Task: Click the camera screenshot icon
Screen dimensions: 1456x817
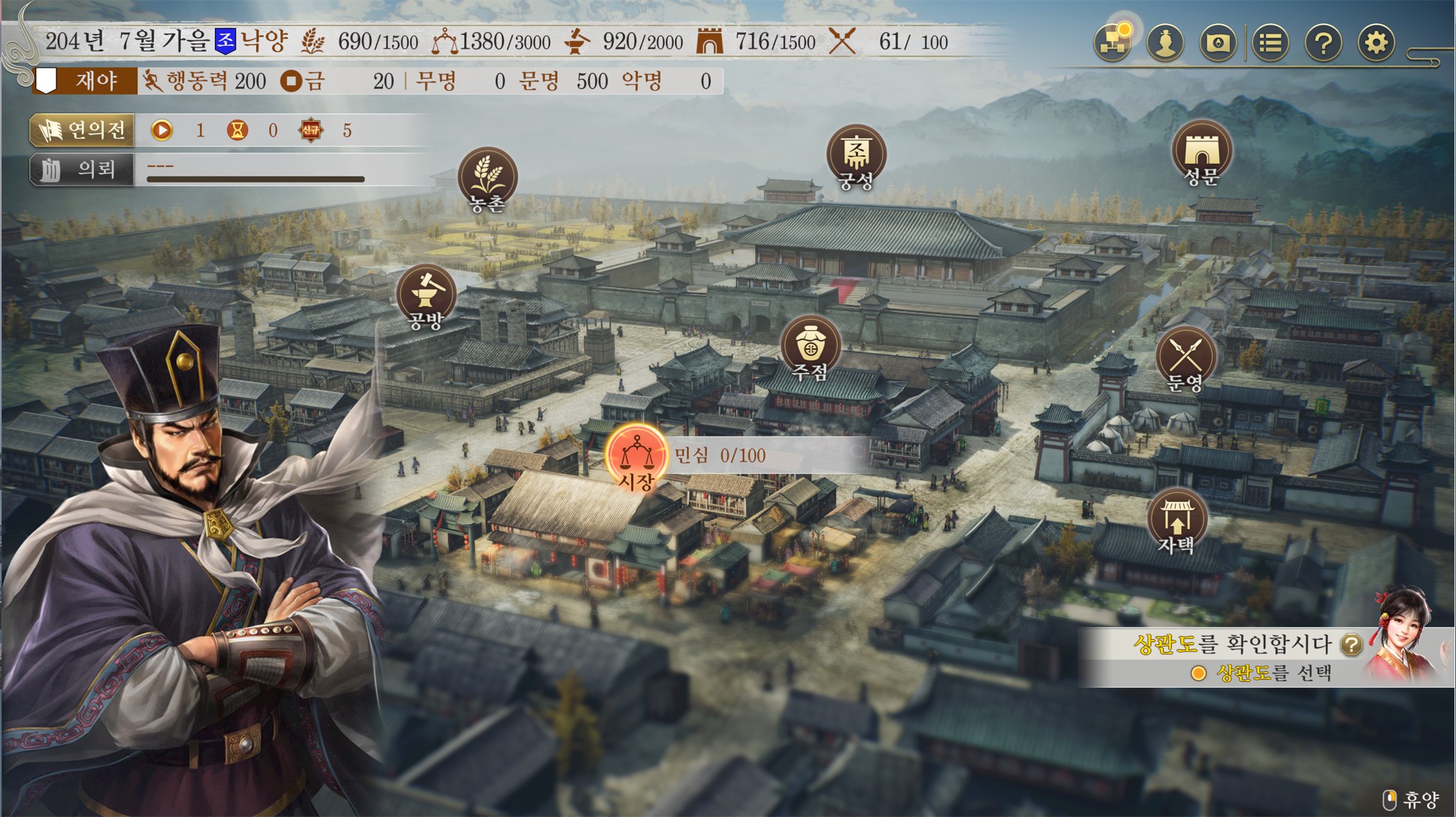Action: click(1218, 42)
